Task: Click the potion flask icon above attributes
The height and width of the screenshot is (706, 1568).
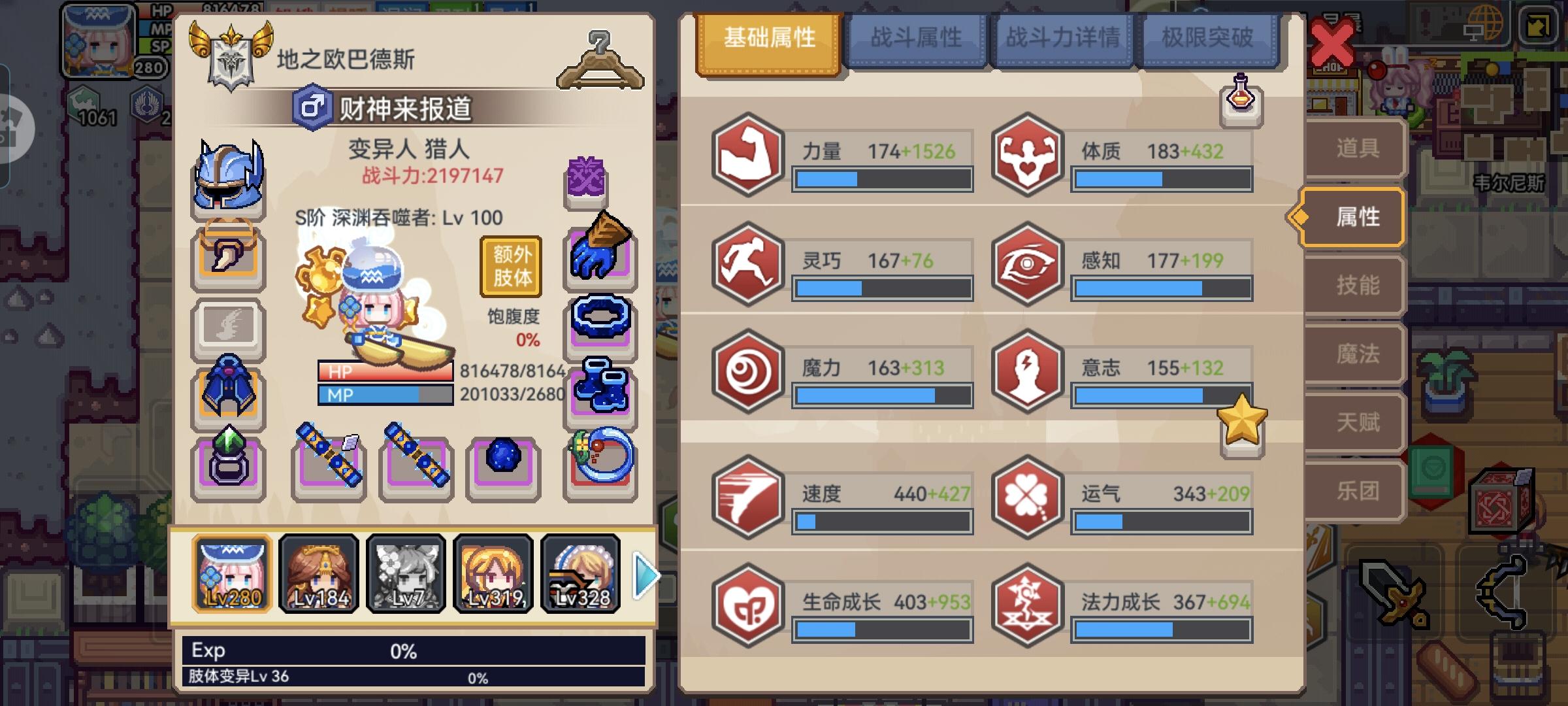Action: [1240, 100]
